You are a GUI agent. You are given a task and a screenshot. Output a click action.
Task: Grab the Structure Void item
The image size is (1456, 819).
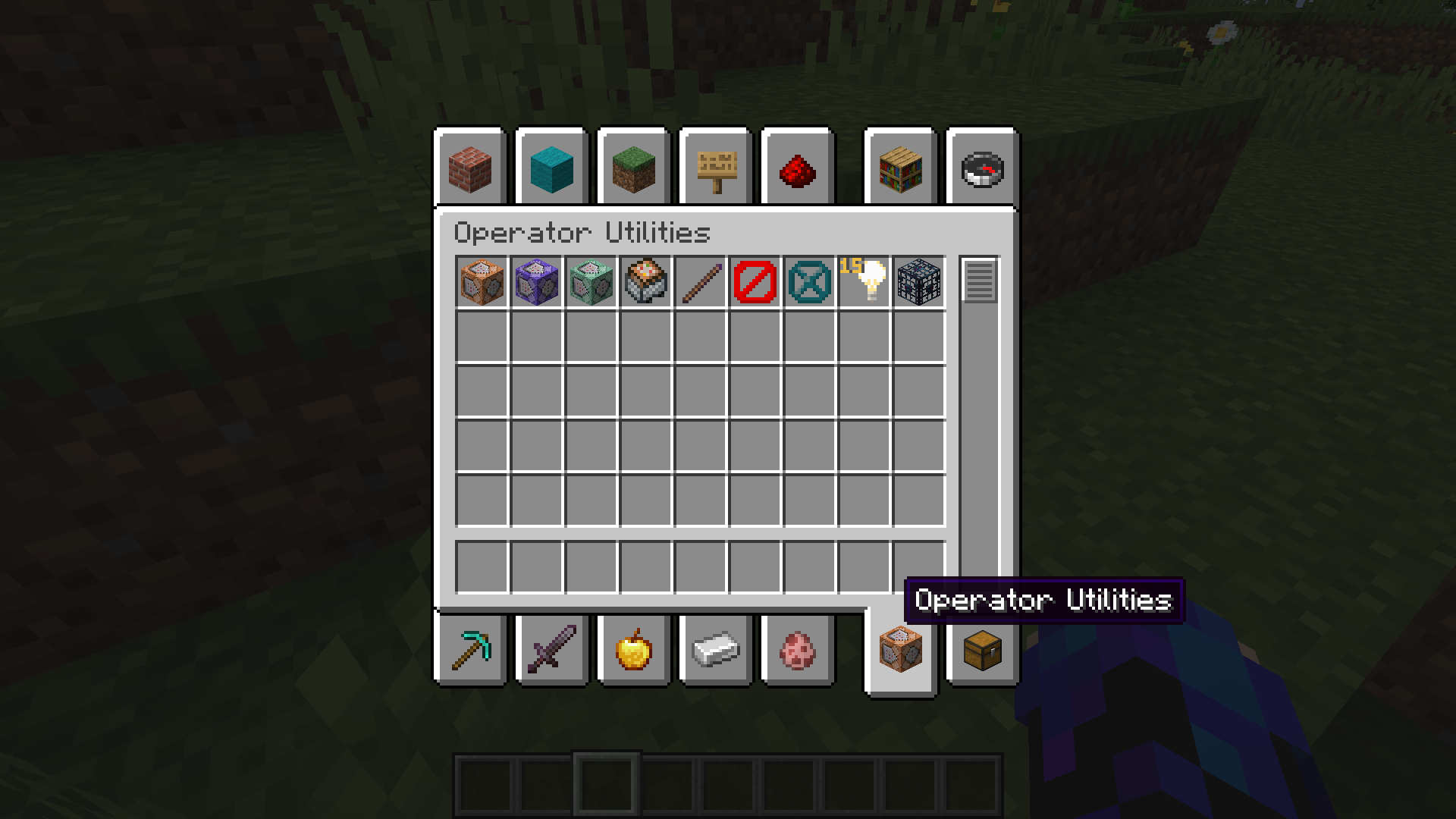[x=810, y=282]
